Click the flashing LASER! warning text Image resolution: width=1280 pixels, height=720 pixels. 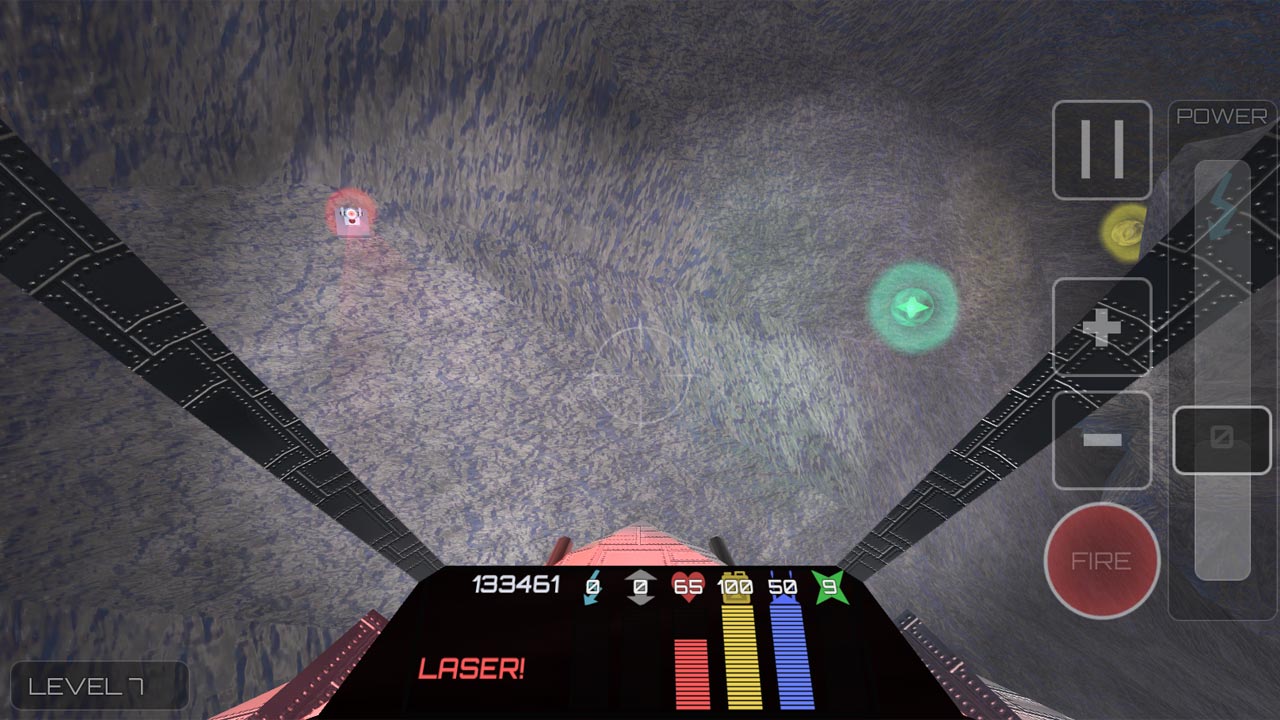pos(472,665)
